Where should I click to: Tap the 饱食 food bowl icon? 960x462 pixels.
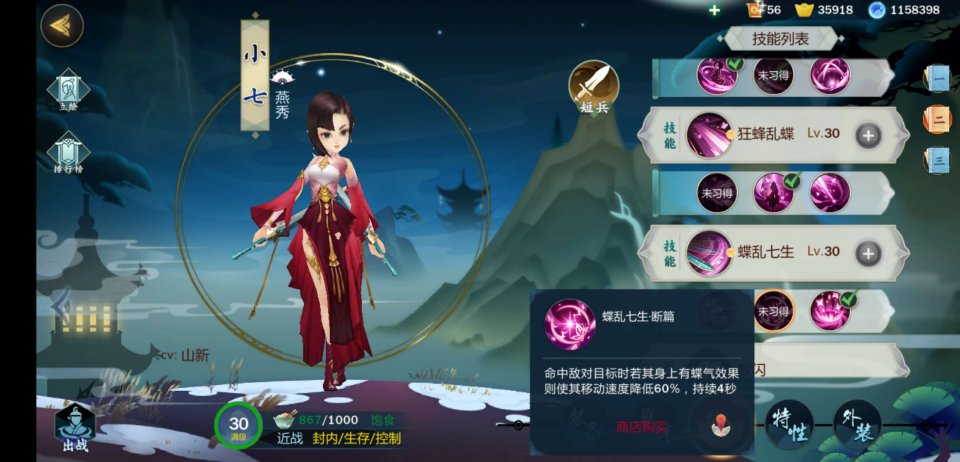[x=285, y=420]
